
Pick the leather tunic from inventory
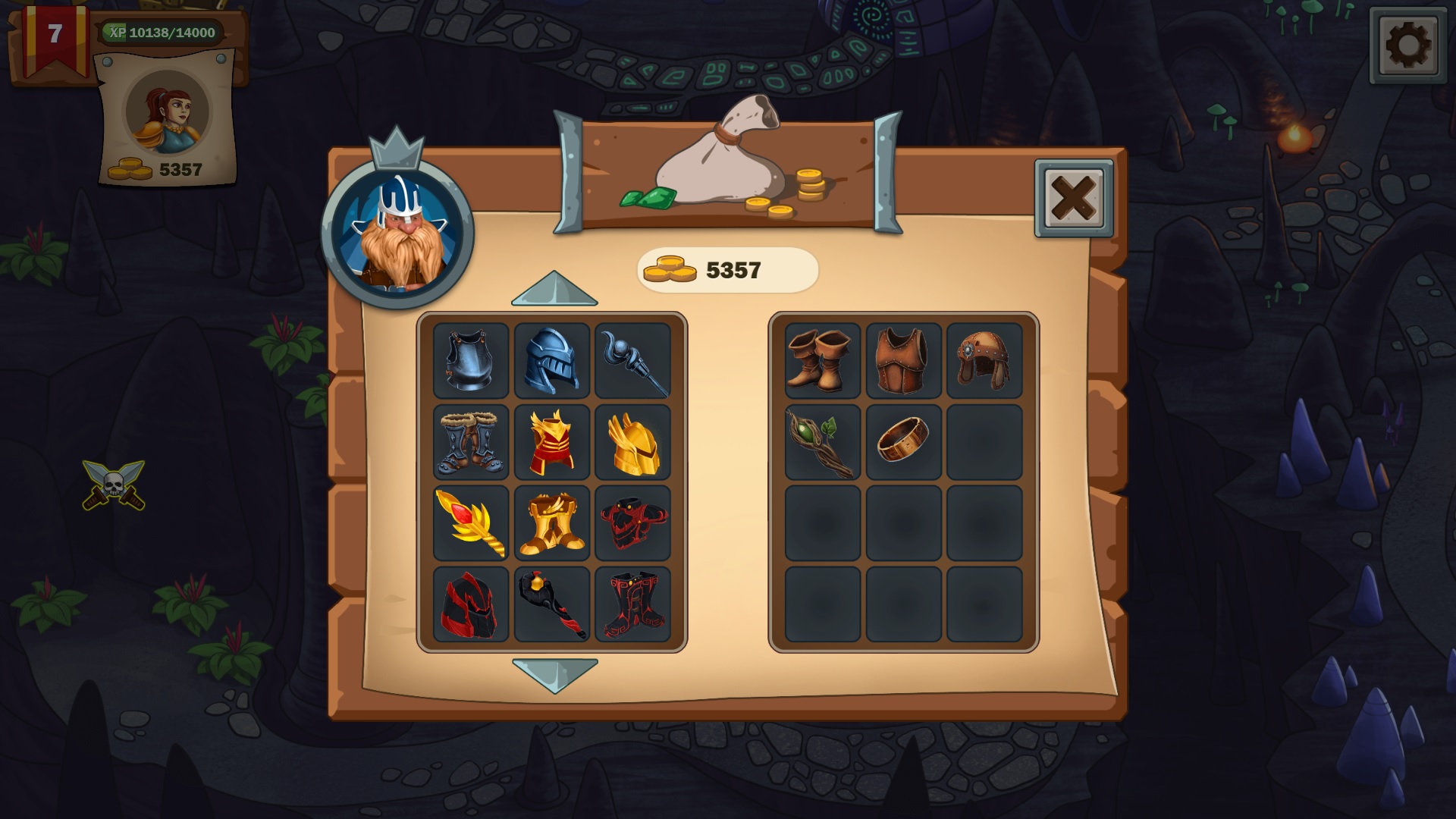[x=902, y=361]
